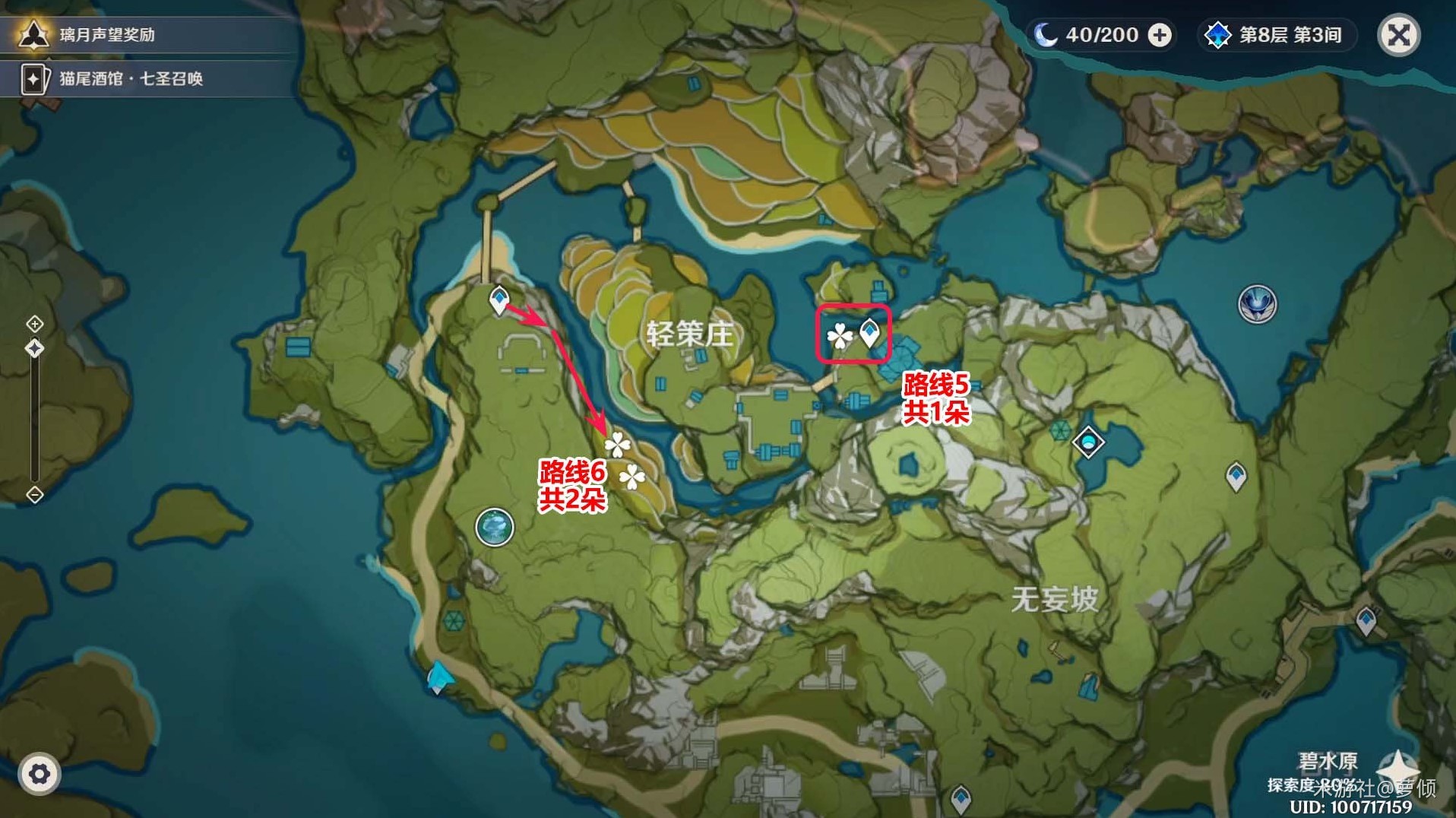Add Original Resin with the plus button
1456x818 pixels.
(1160, 35)
